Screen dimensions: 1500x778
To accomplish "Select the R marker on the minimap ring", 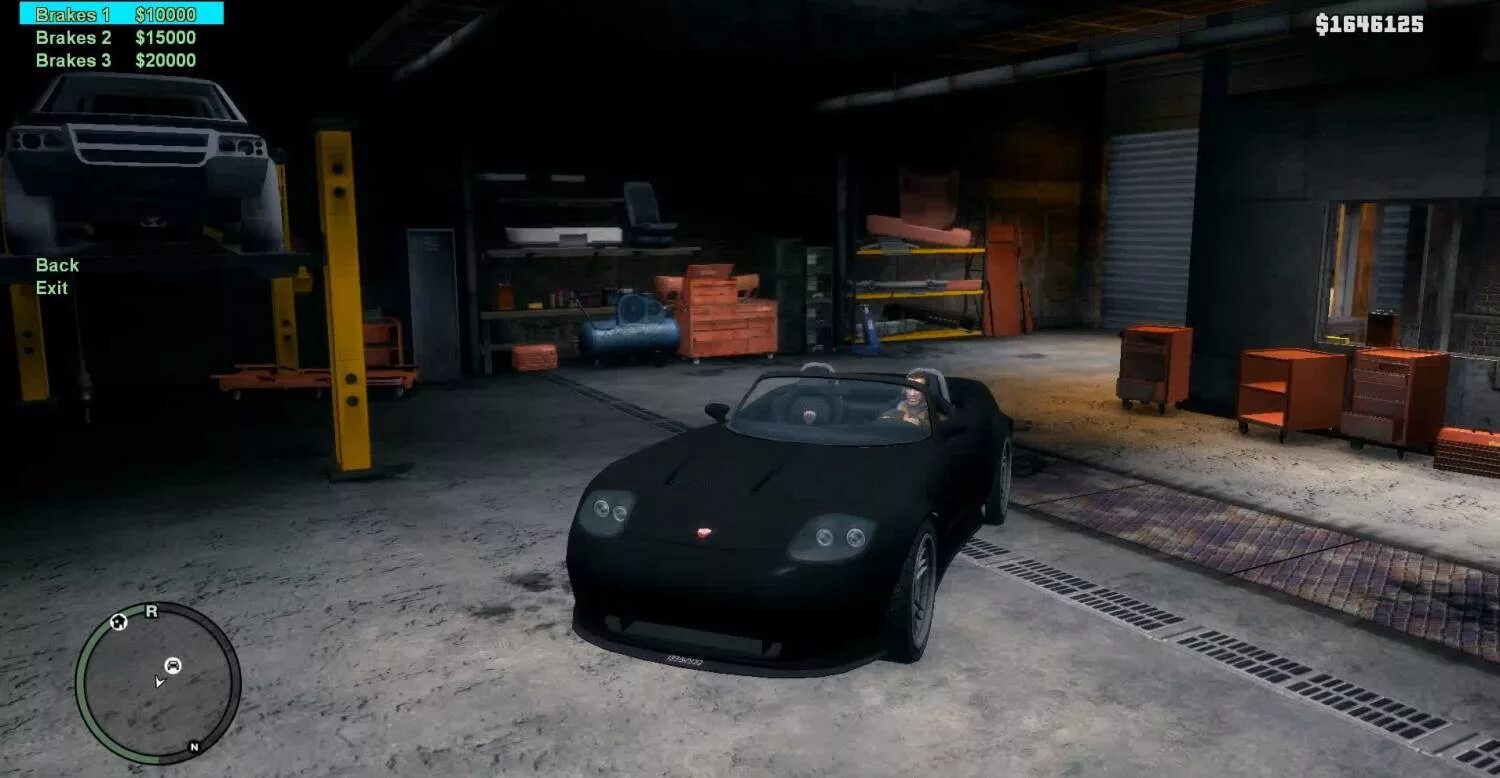I will coord(151,611).
